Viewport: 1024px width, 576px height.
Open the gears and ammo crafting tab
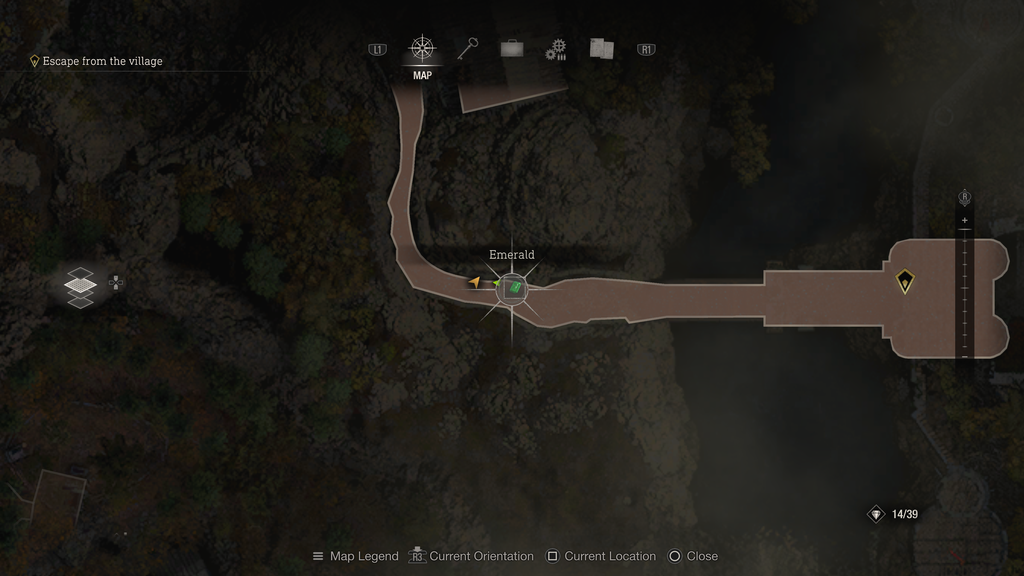click(x=556, y=50)
